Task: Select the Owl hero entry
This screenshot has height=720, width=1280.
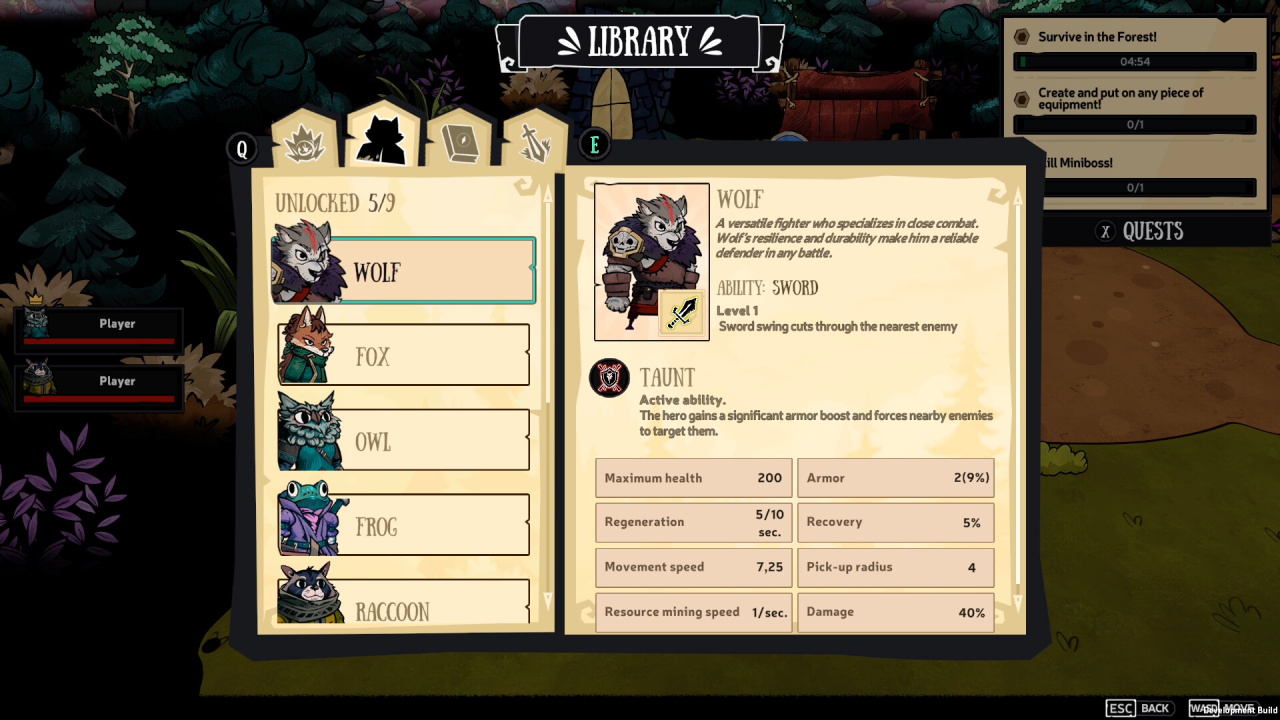Action: click(404, 440)
